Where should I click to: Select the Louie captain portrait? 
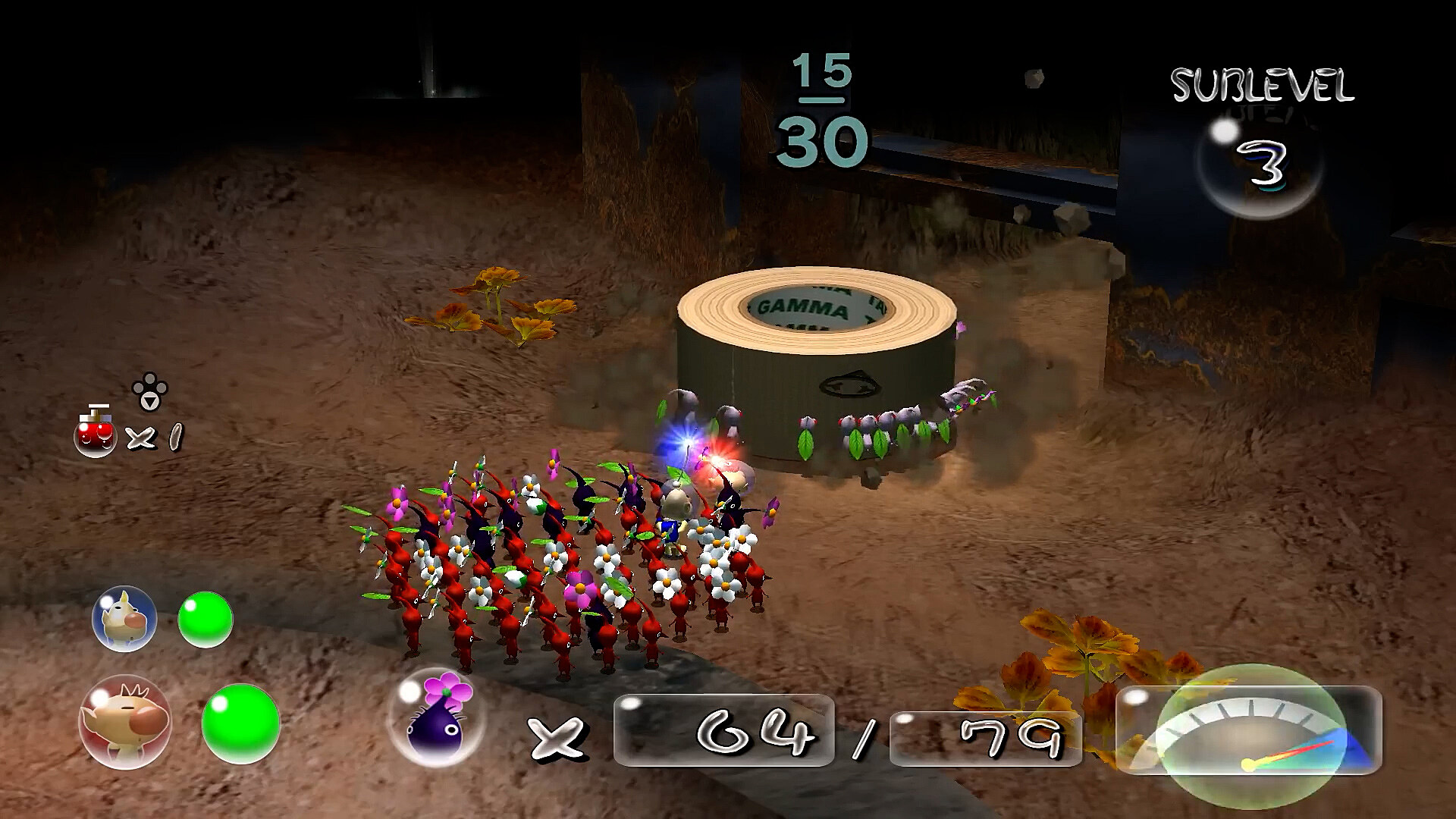pyautogui.click(x=124, y=619)
